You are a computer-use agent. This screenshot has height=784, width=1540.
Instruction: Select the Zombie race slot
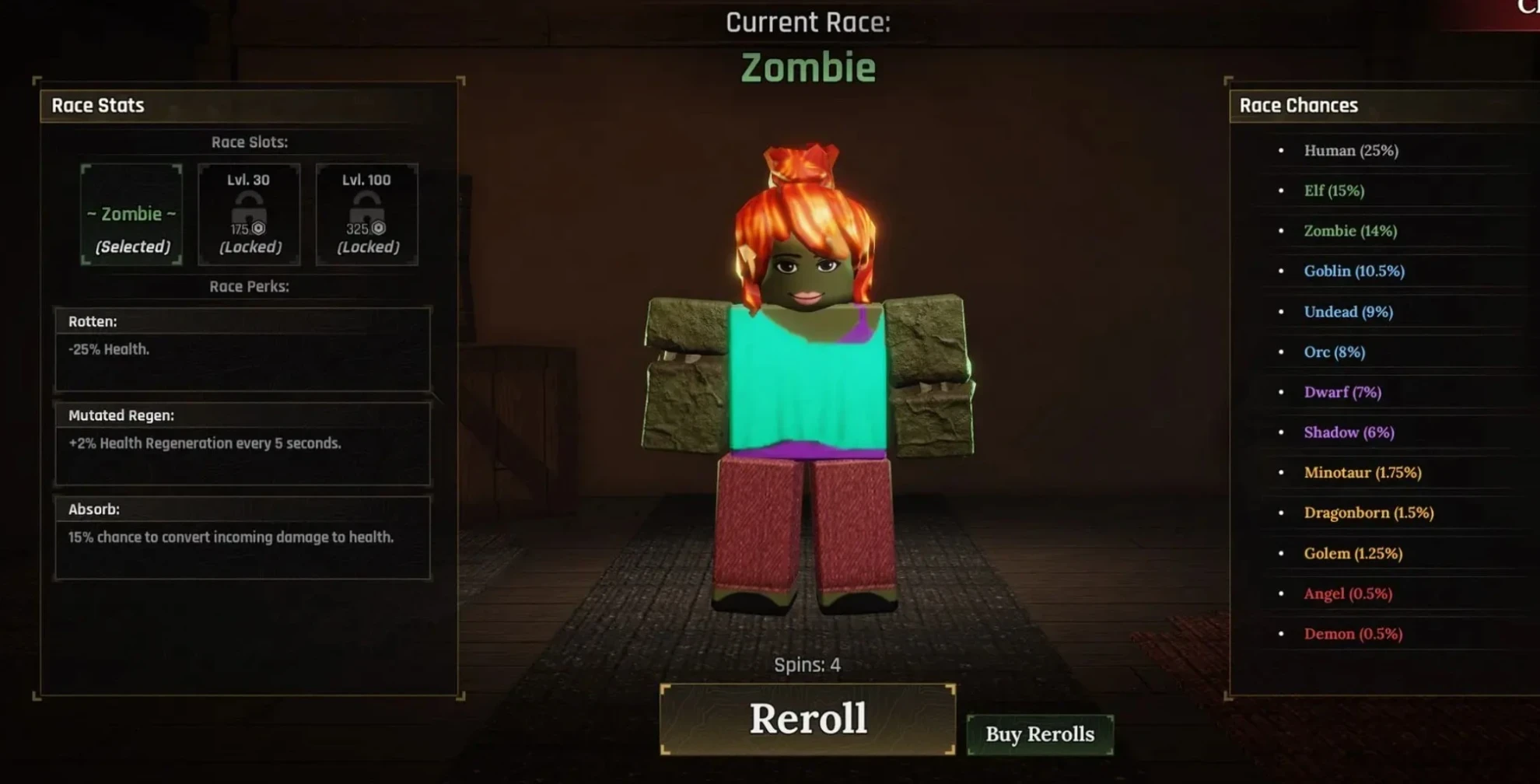pyautogui.click(x=131, y=215)
